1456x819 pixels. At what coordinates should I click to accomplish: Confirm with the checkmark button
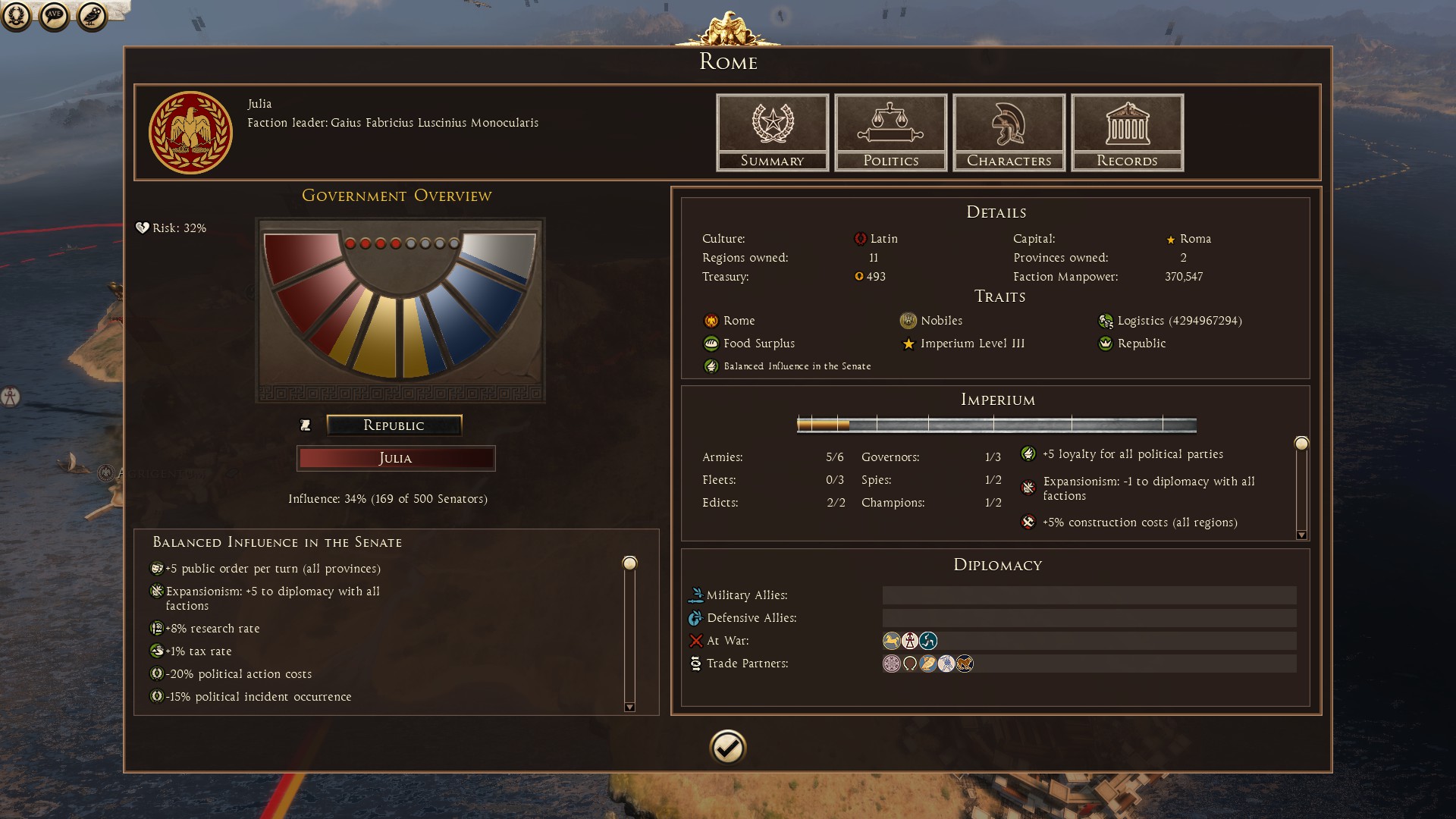(728, 747)
